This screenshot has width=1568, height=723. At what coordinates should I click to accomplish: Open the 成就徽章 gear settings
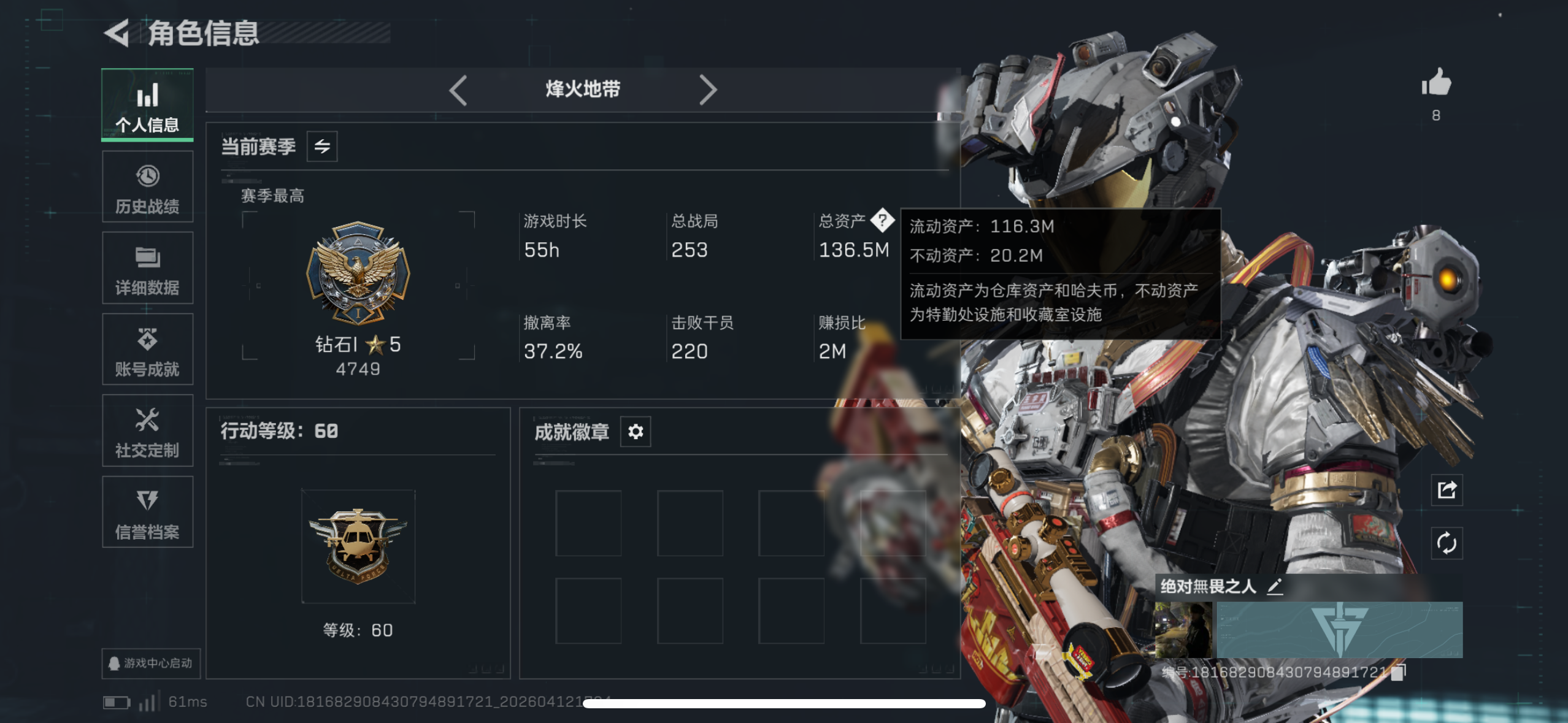coord(636,431)
